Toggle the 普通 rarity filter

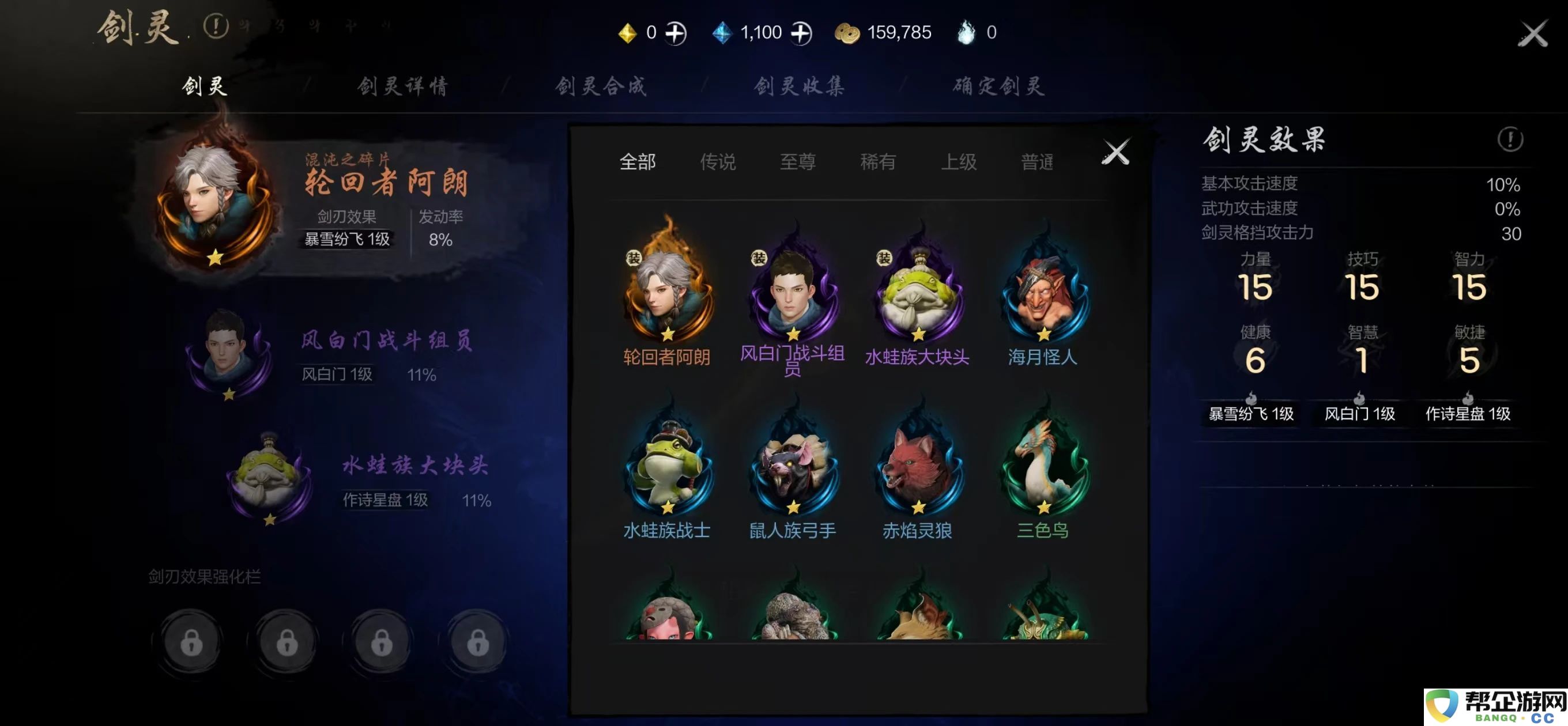click(x=1038, y=162)
